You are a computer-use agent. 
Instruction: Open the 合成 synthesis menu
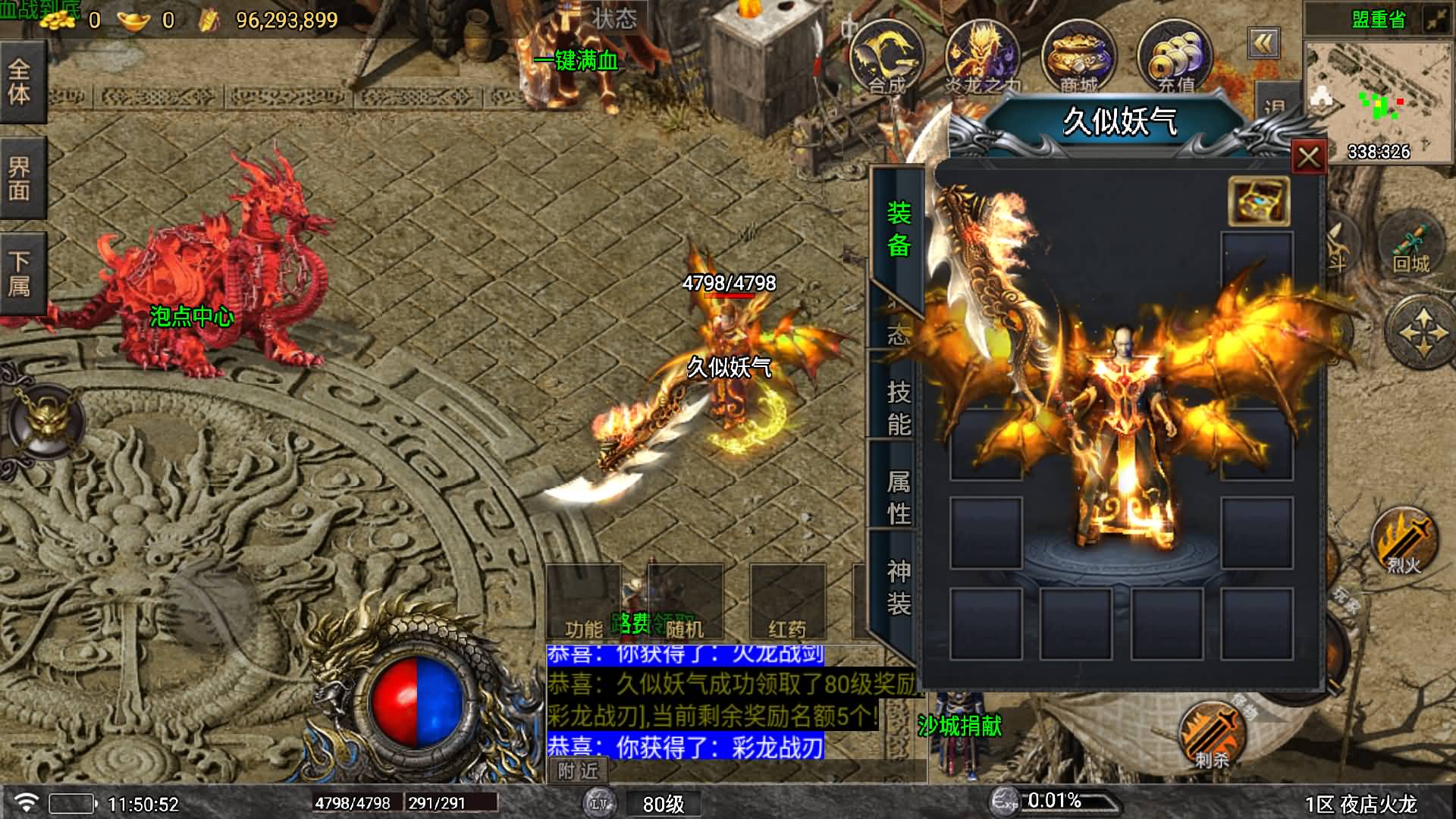point(886,58)
